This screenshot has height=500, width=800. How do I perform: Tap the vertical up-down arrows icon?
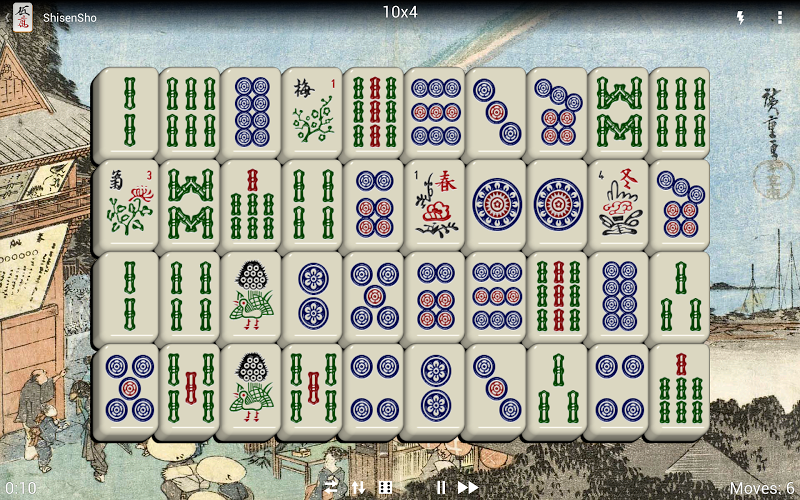[358, 488]
